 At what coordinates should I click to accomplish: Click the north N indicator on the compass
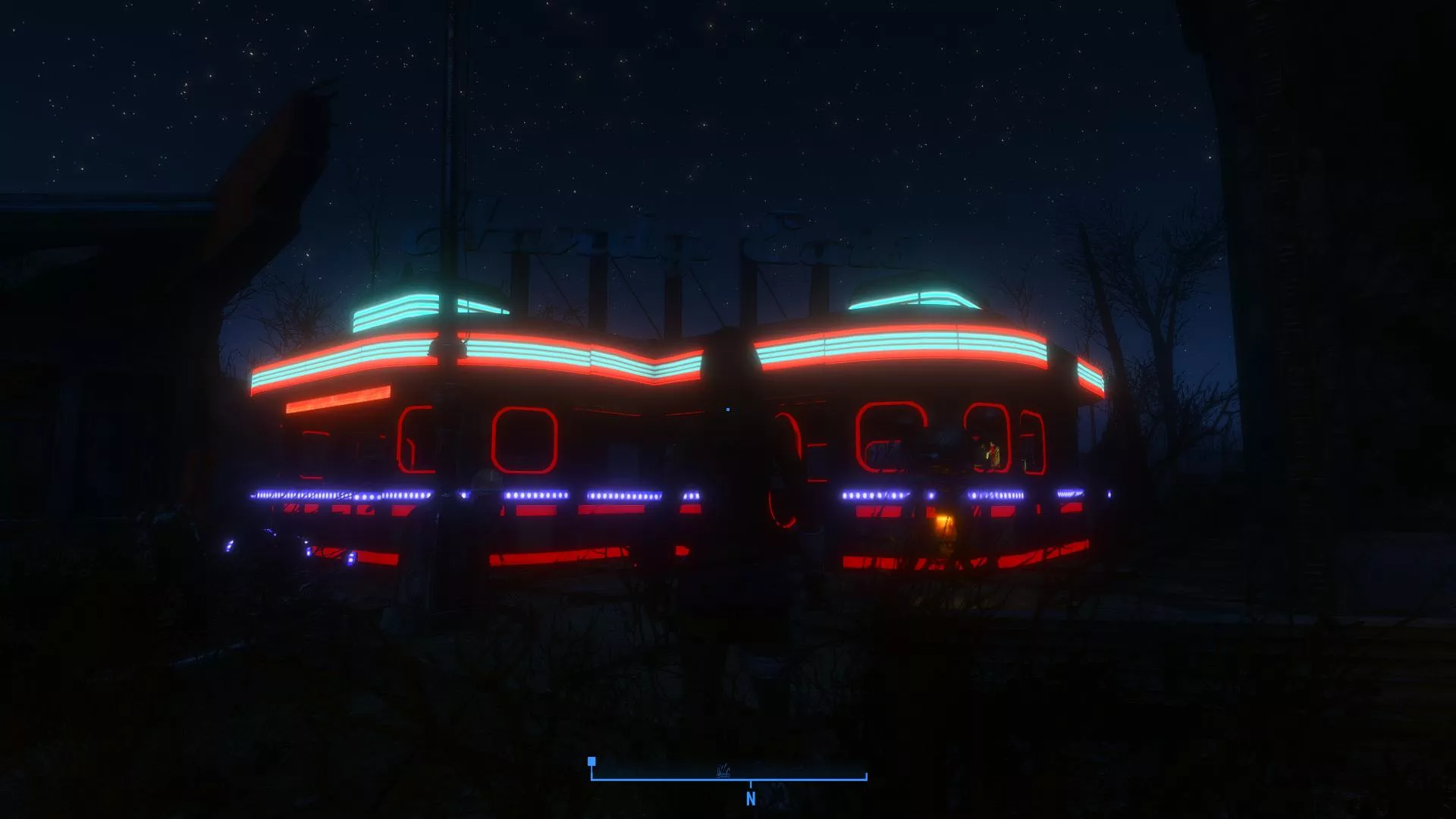pyautogui.click(x=751, y=799)
